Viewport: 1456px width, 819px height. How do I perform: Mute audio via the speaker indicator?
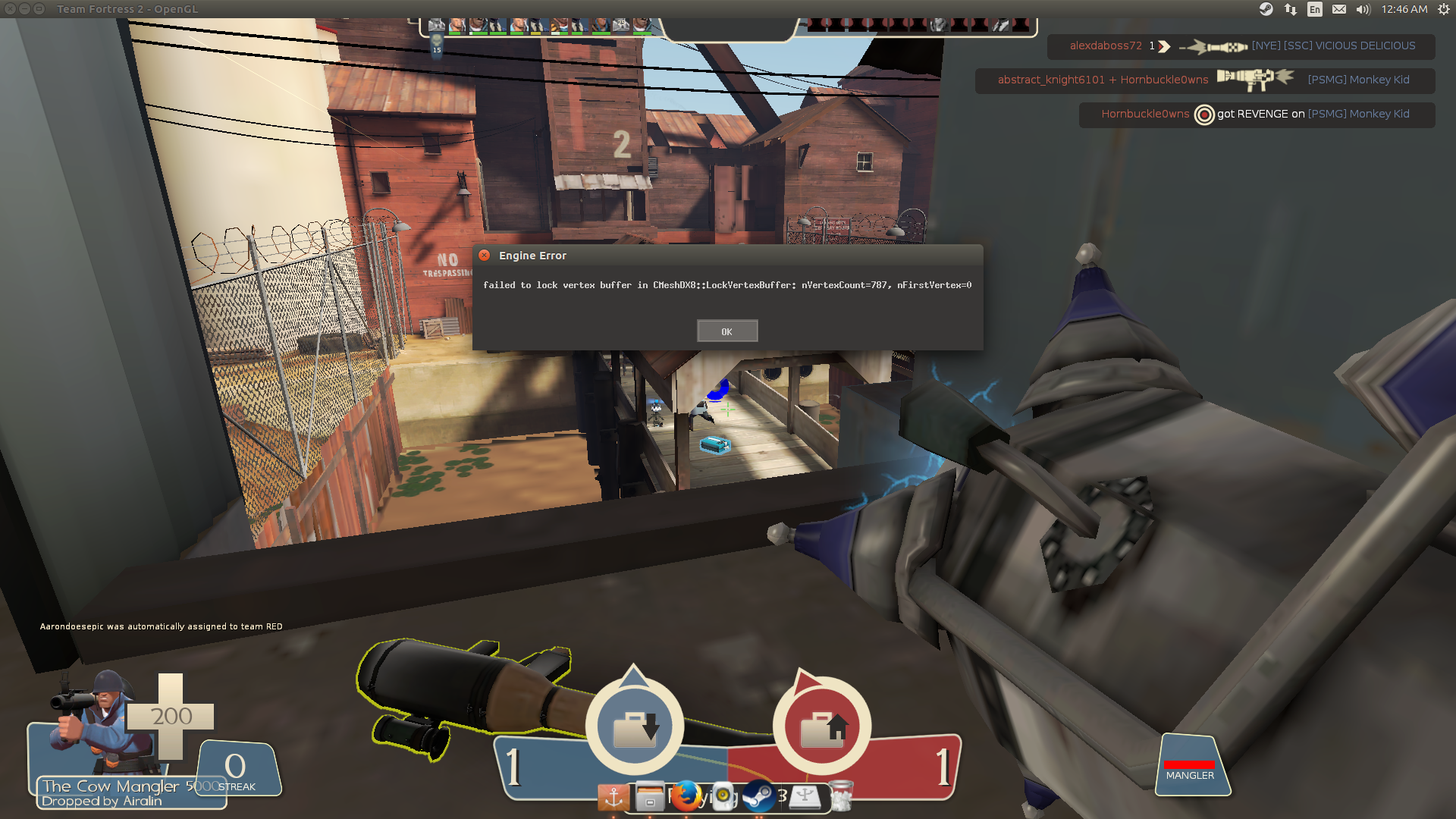1363,9
